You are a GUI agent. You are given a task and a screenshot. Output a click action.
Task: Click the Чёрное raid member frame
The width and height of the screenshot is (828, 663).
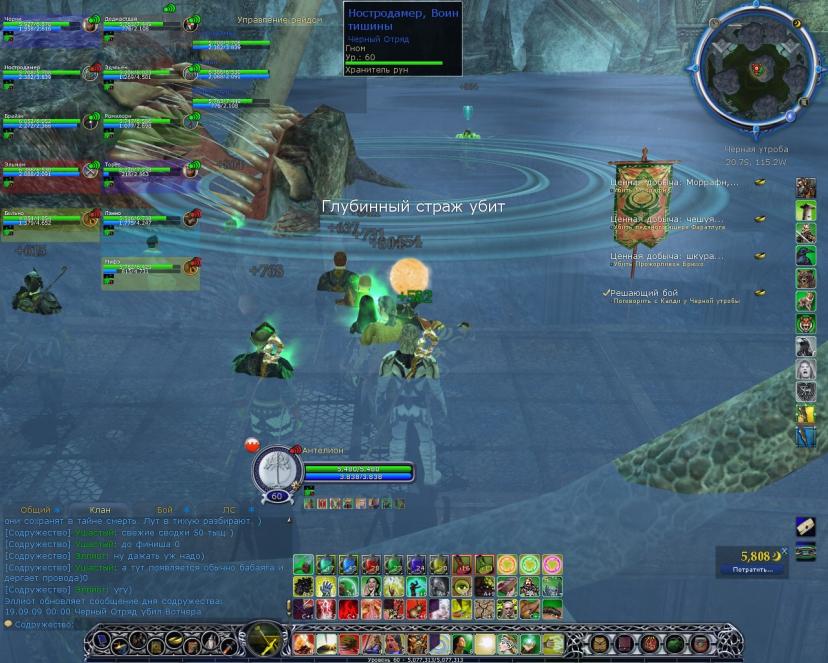42,24
